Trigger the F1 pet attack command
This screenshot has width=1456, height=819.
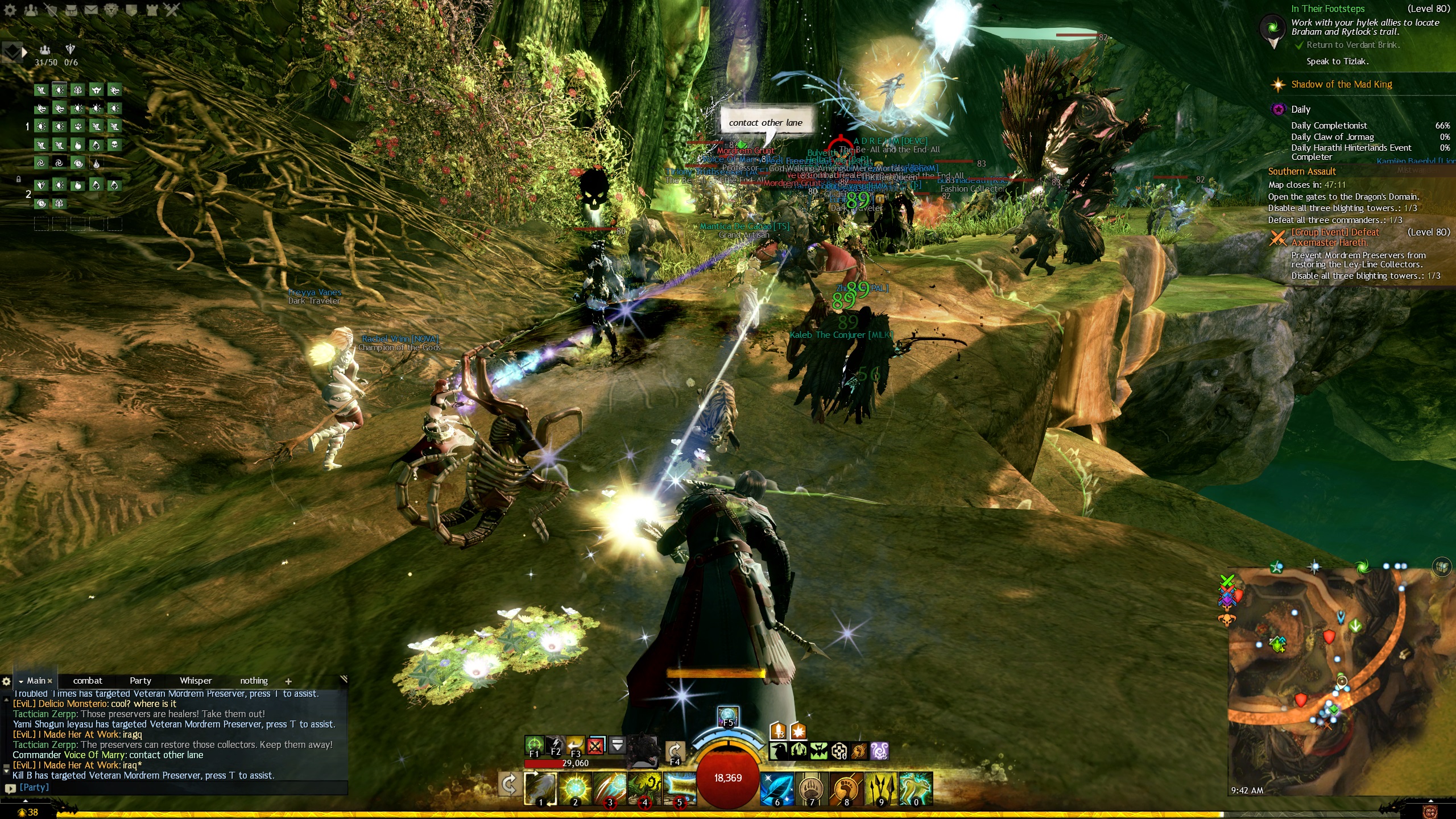534,744
